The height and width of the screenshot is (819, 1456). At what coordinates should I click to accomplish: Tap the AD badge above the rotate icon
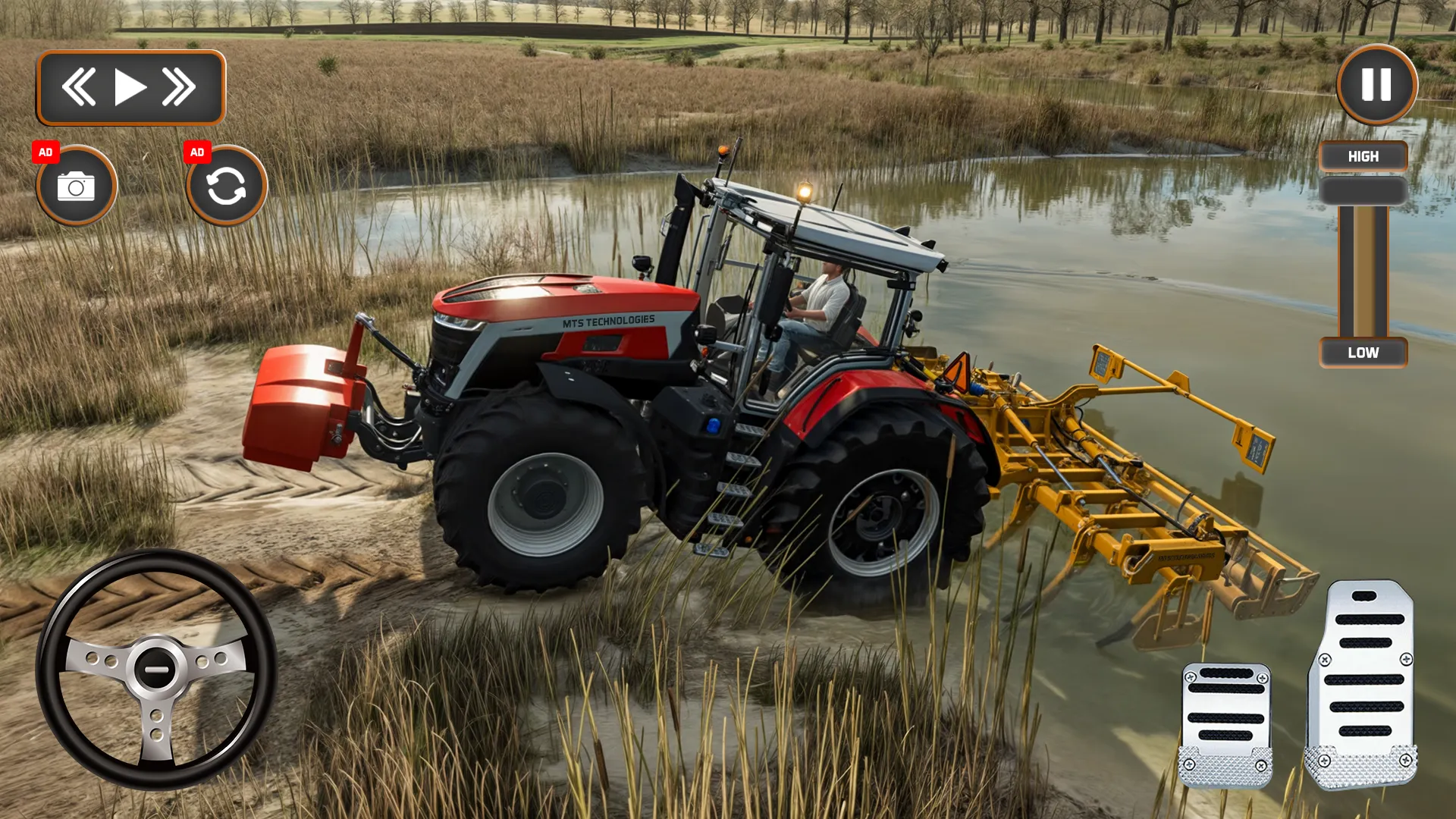click(199, 152)
